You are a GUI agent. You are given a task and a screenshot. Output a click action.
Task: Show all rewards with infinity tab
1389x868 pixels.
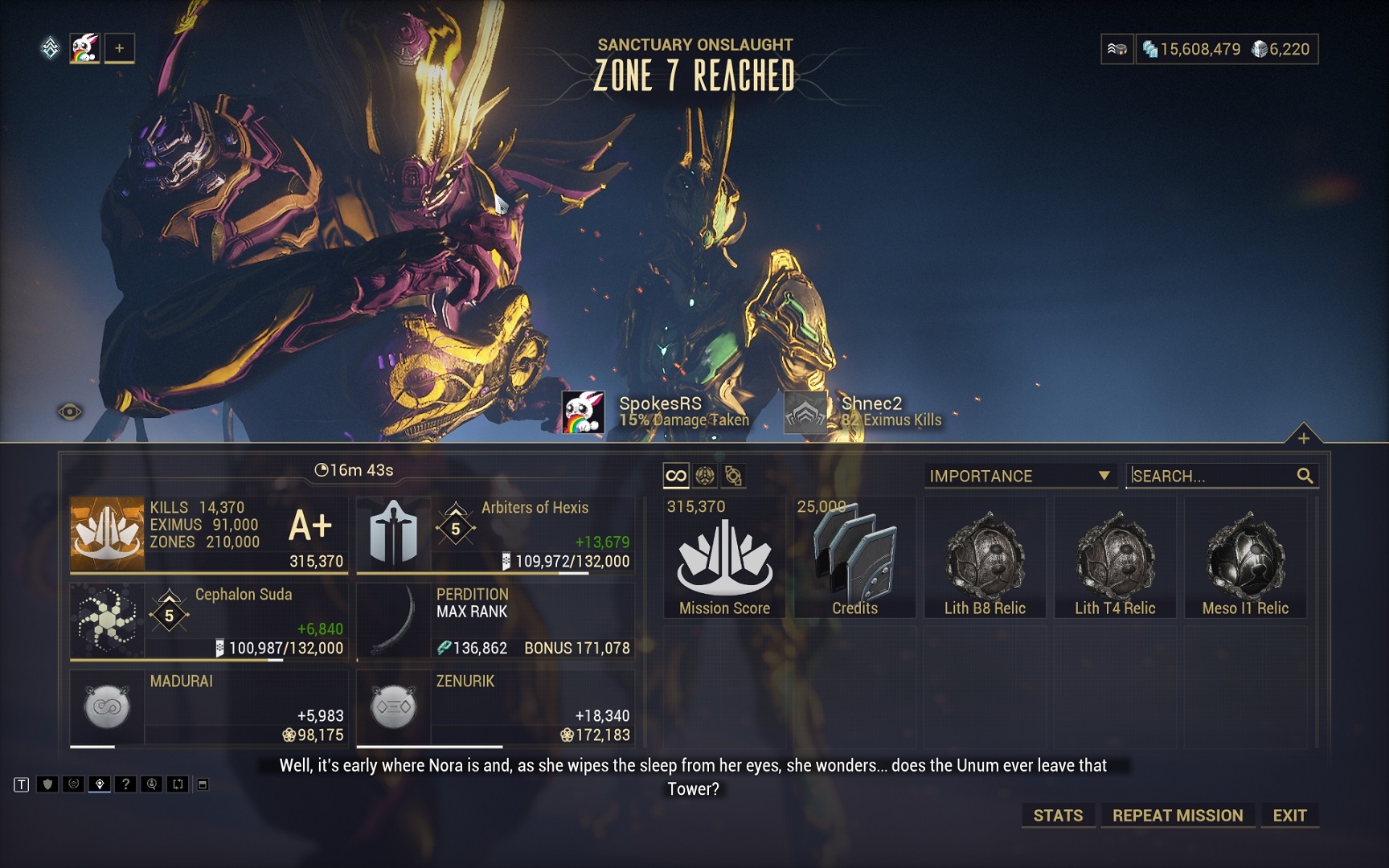(x=676, y=476)
